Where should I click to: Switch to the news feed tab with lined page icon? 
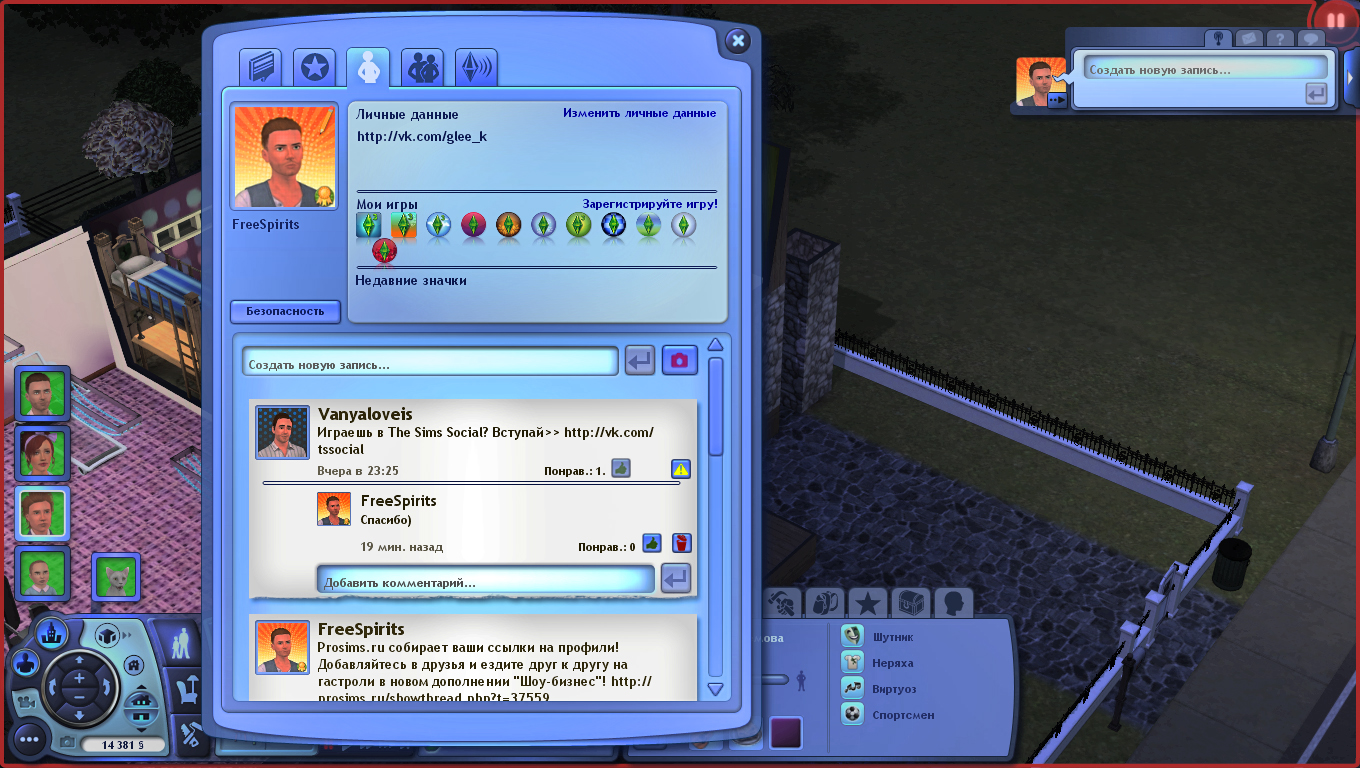260,68
